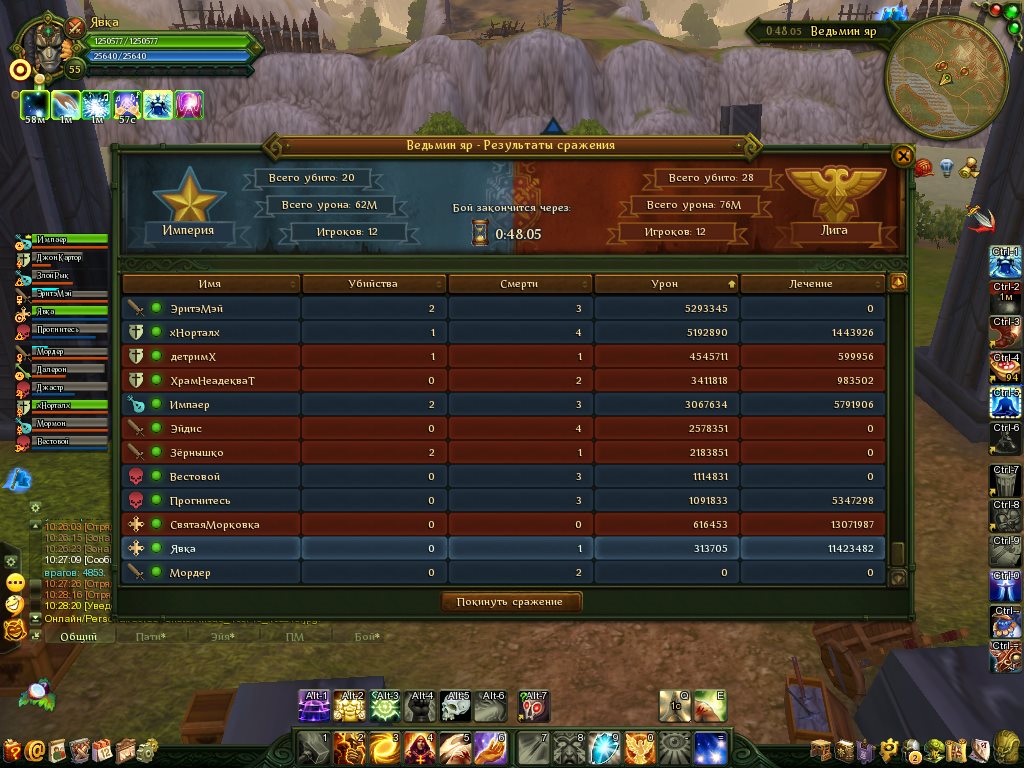Sort players by Убийства column header
The image size is (1024, 768).
(374, 284)
